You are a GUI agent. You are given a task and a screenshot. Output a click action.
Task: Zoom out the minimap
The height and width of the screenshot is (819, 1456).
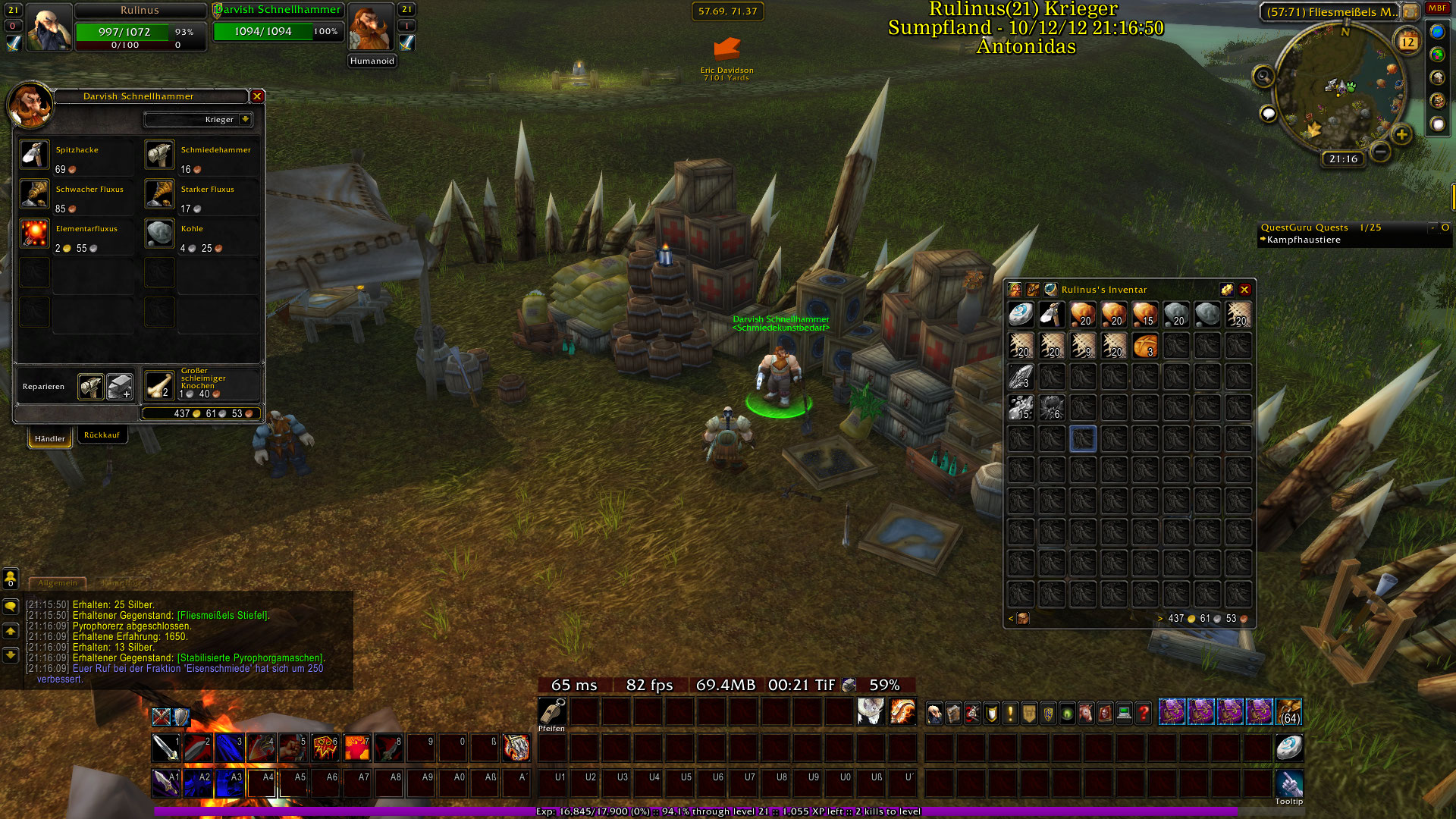pyautogui.click(x=1380, y=152)
